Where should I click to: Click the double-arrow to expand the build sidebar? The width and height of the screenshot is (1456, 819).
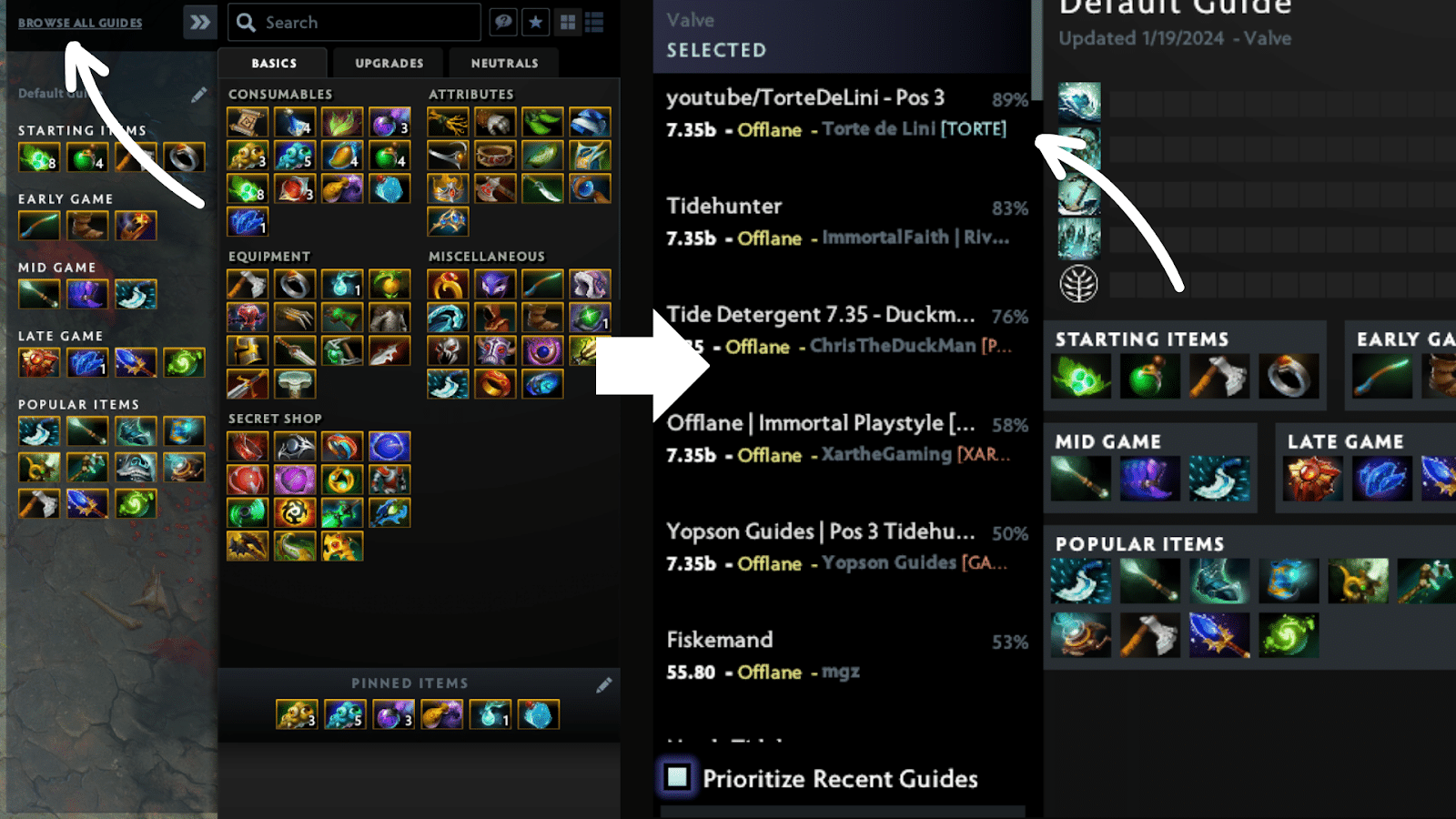199,22
